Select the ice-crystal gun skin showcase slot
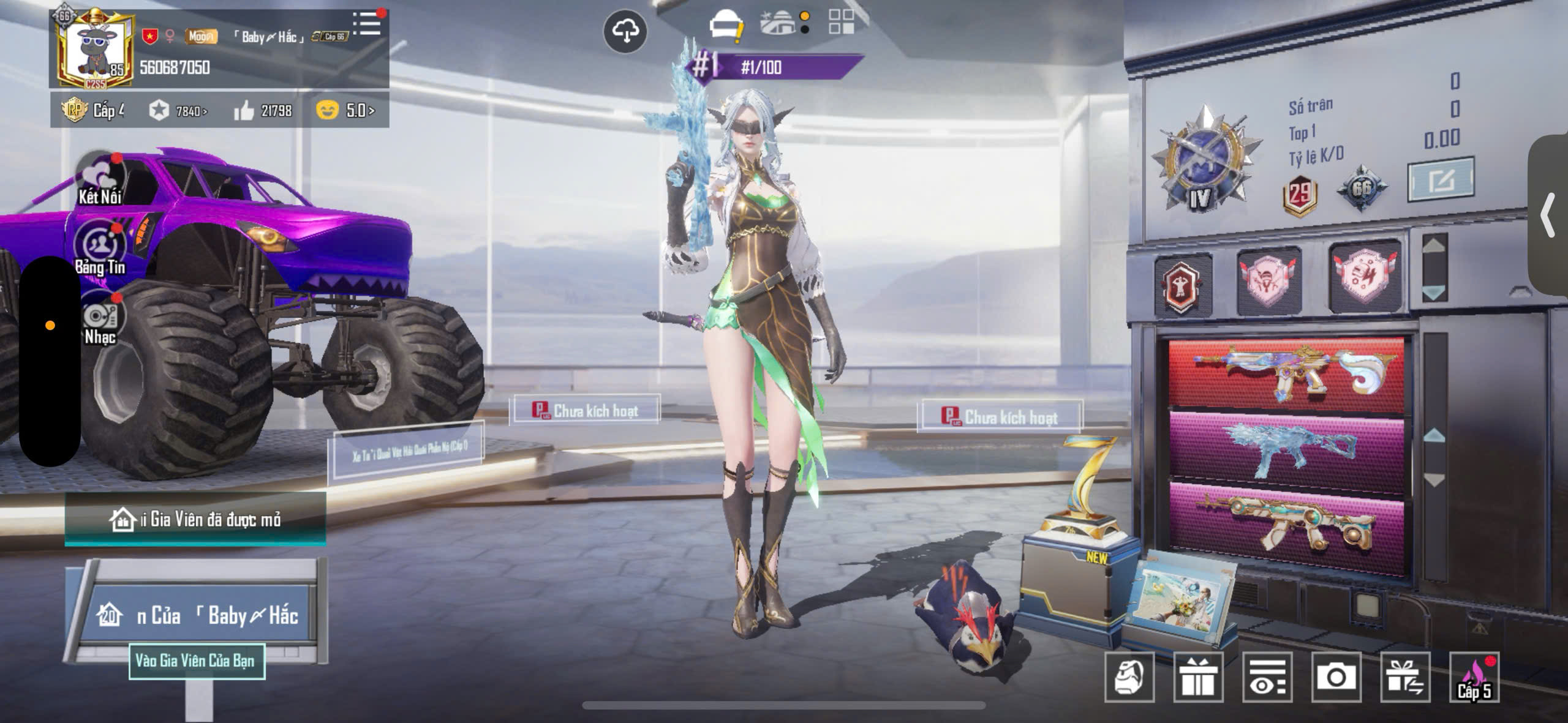 (x=1286, y=450)
